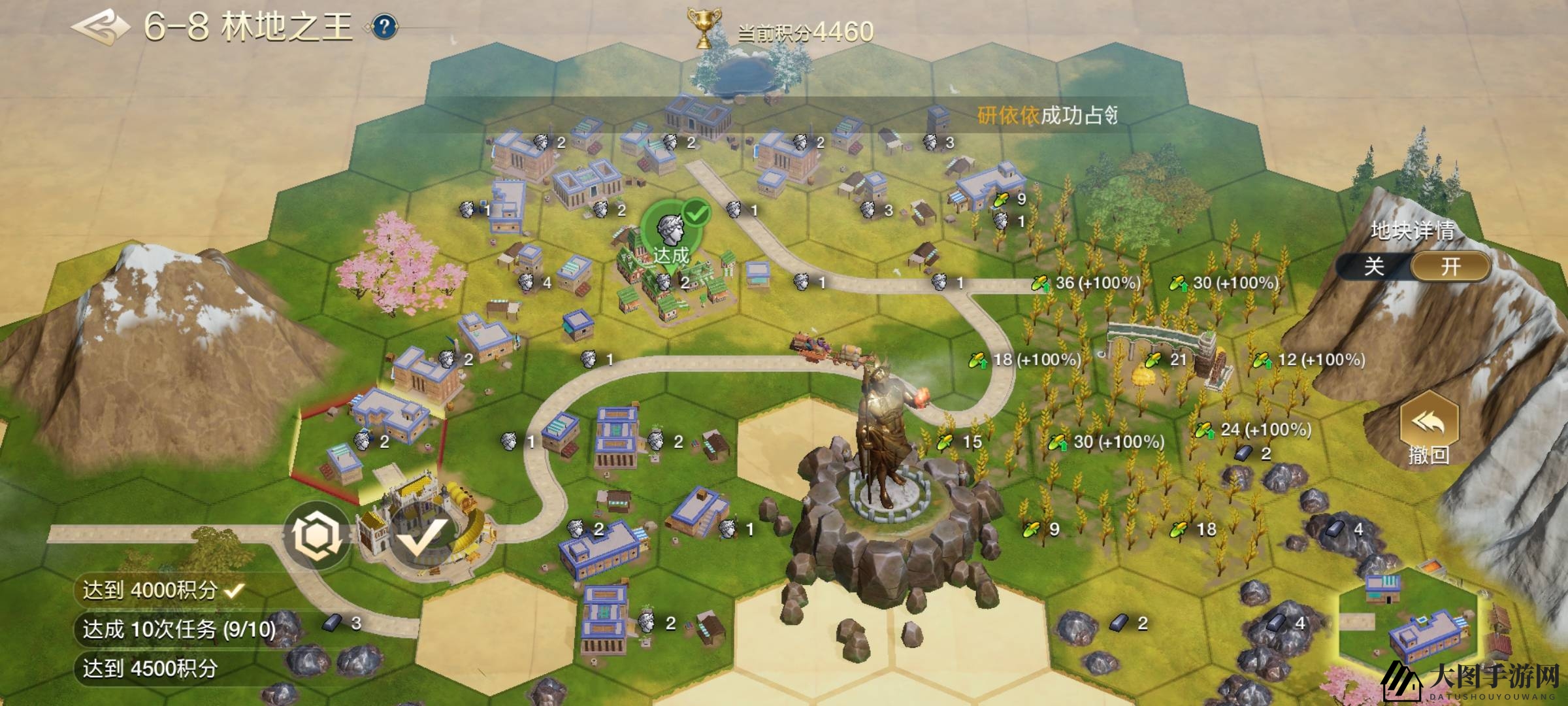The width and height of the screenshot is (1568, 706).
Task: Open the help question mark icon
Action: [x=385, y=27]
